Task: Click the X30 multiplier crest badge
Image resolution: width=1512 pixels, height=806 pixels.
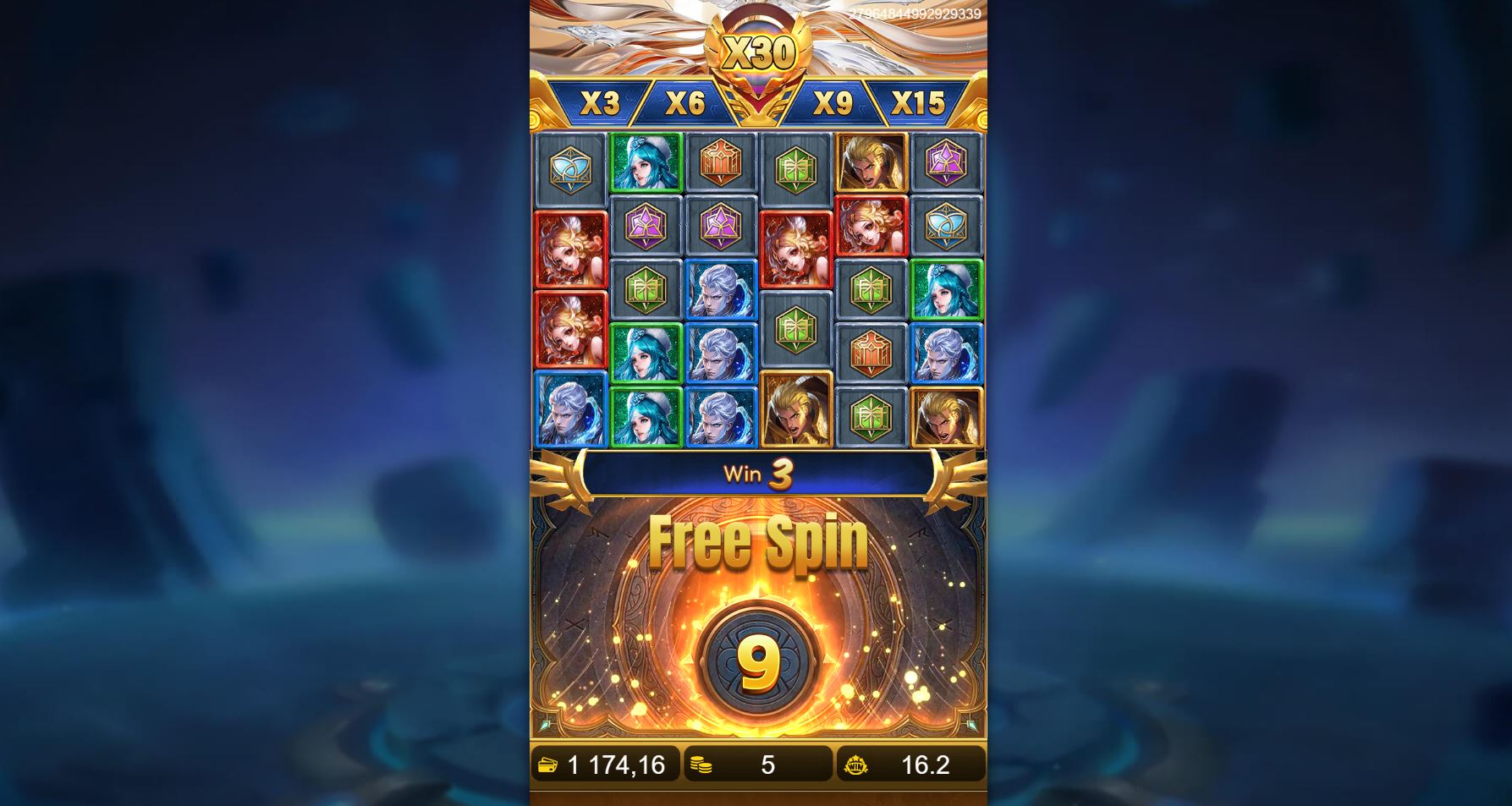Action: (x=760, y=52)
